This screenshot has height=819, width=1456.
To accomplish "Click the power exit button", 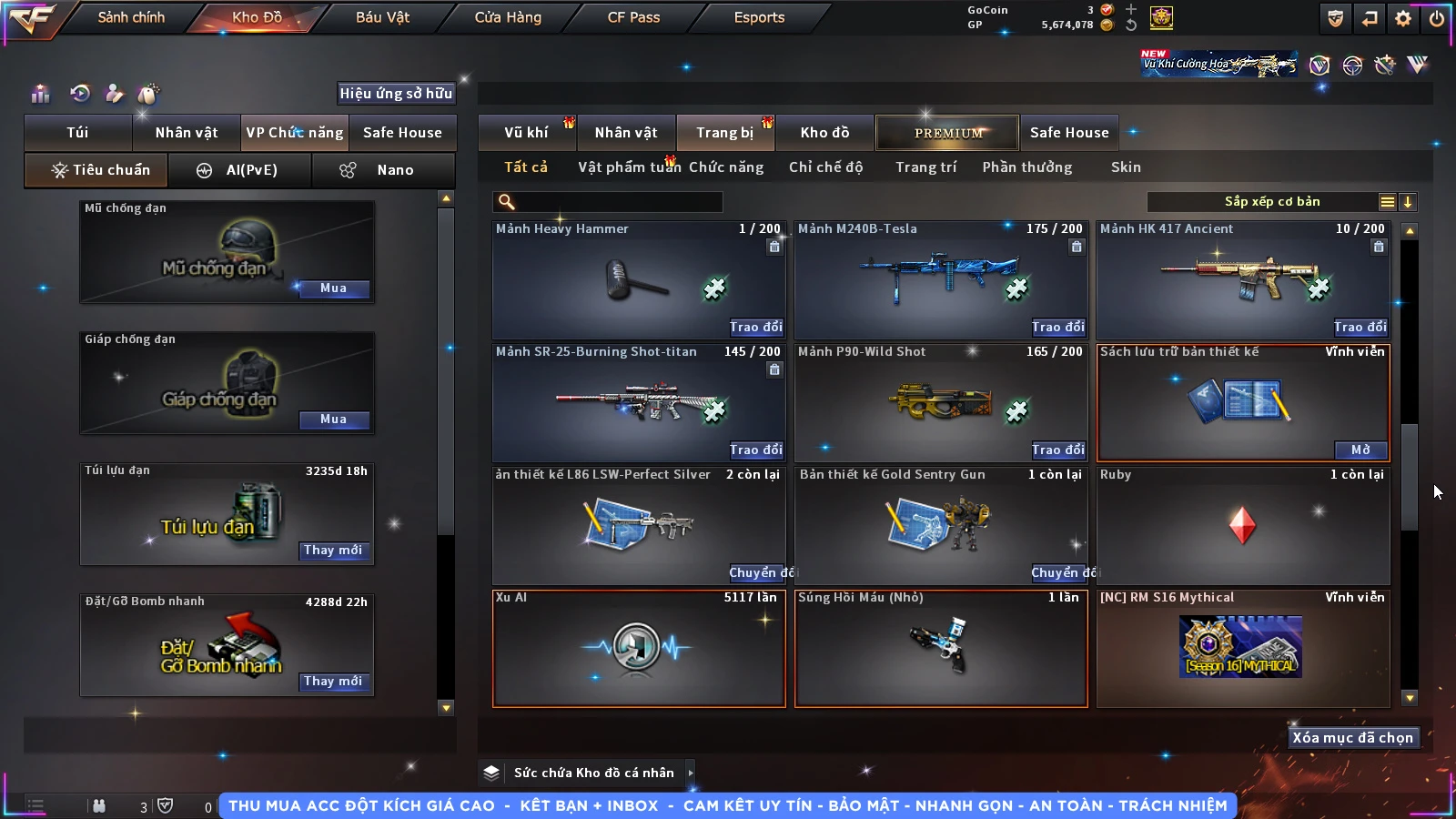I will 1437,18.
